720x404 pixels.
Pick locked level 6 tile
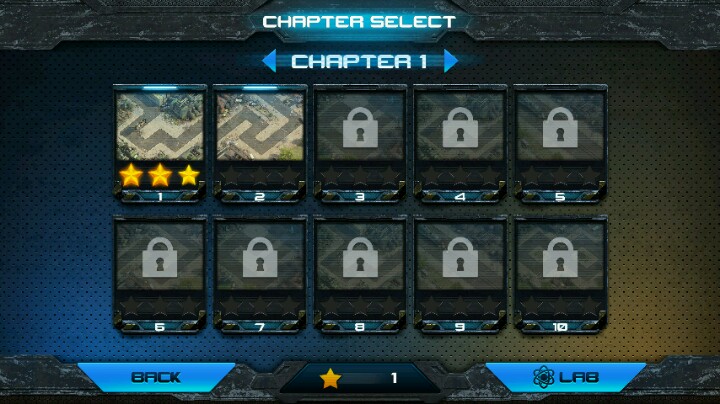tap(160, 272)
